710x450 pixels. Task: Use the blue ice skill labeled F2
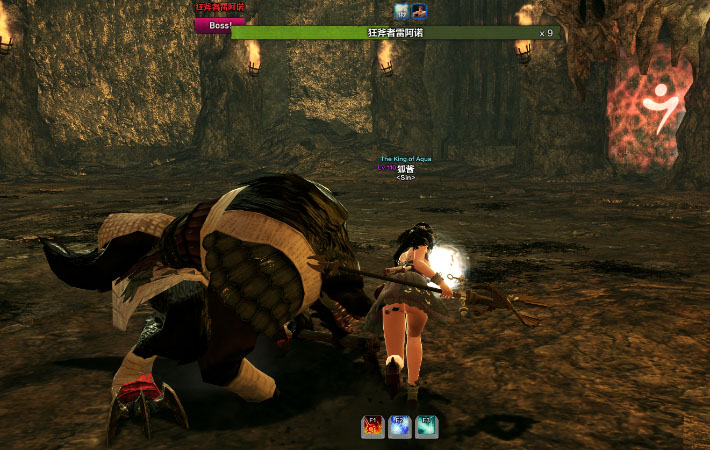coord(400,427)
